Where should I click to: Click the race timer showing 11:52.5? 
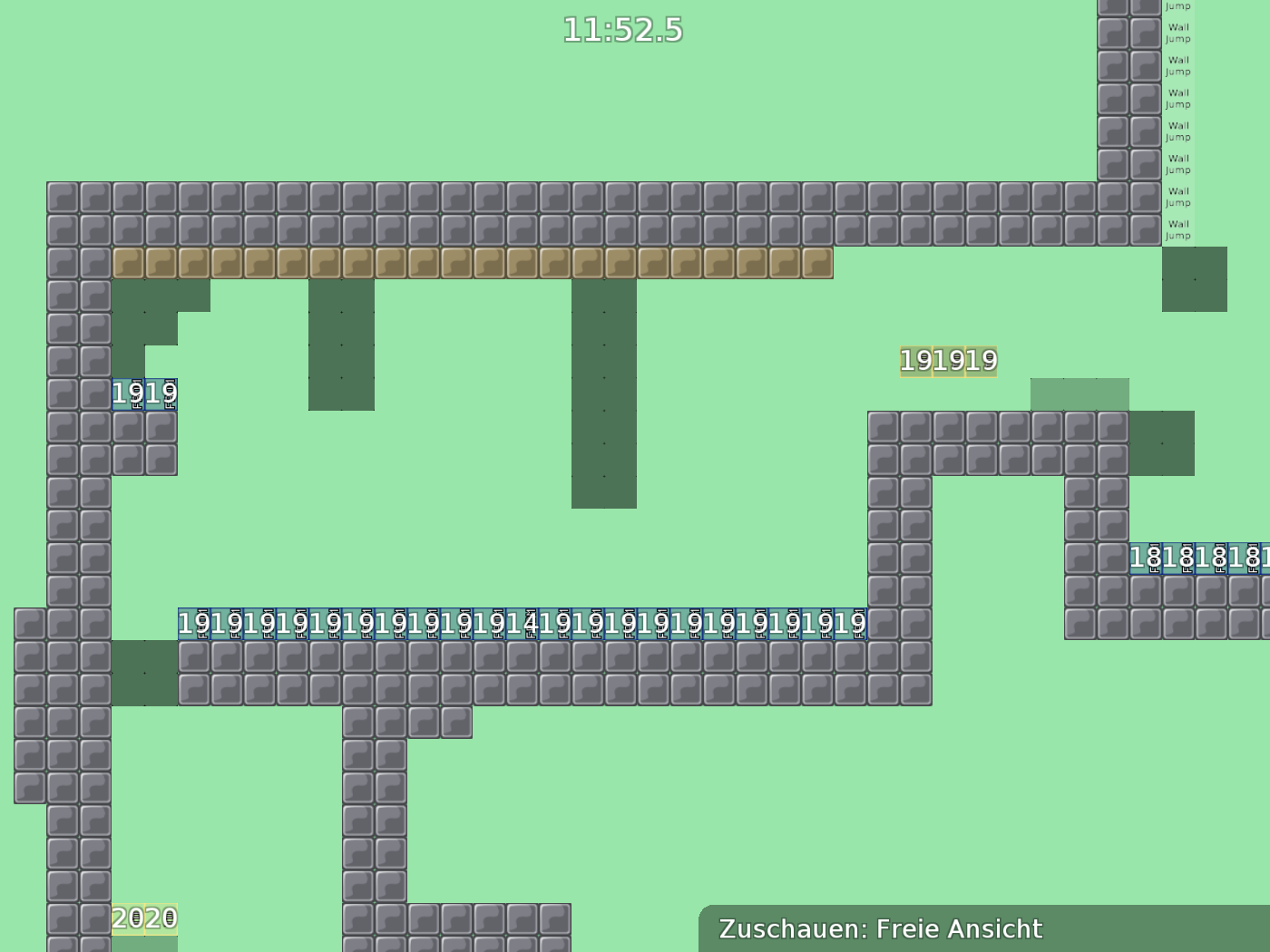[x=623, y=30]
